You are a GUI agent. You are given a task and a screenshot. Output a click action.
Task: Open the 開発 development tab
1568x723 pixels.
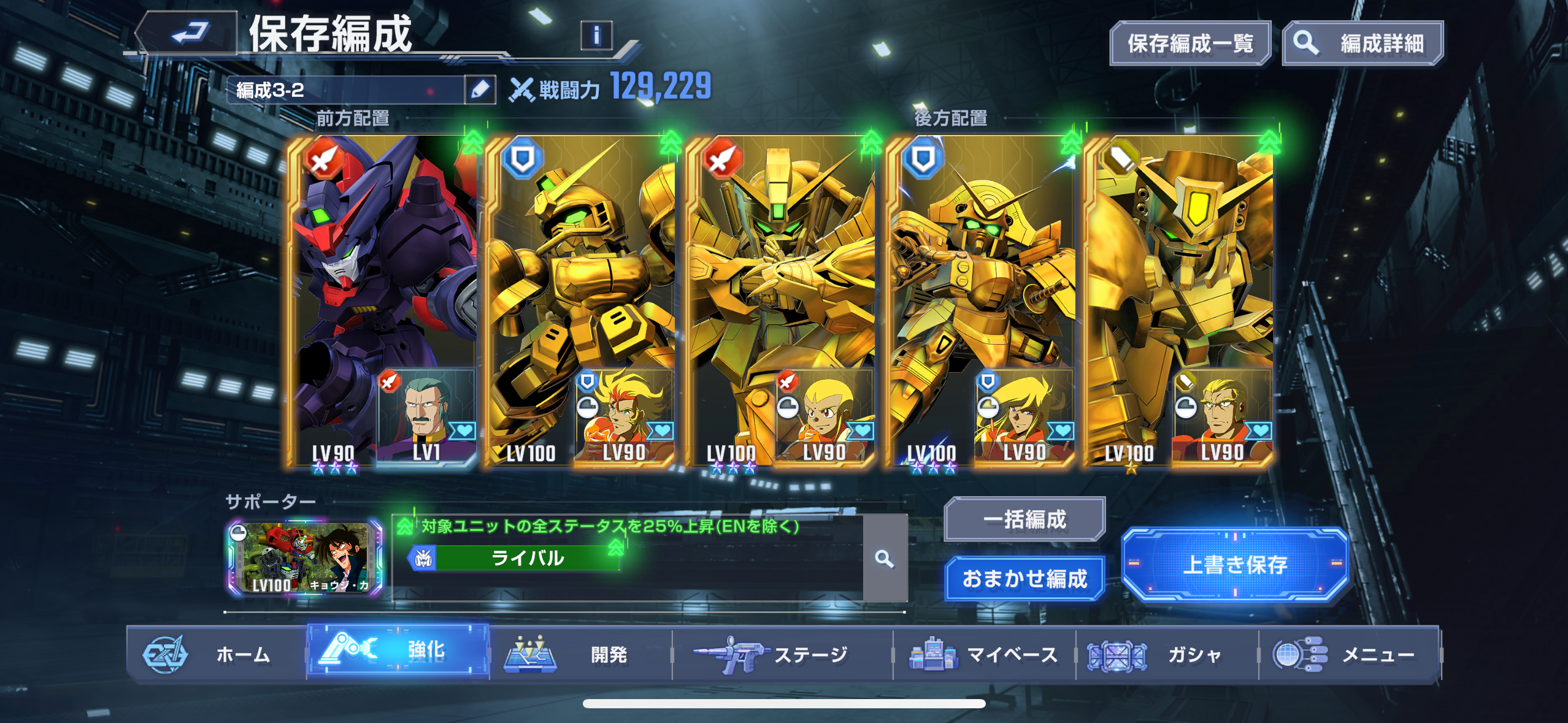[x=580, y=654]
